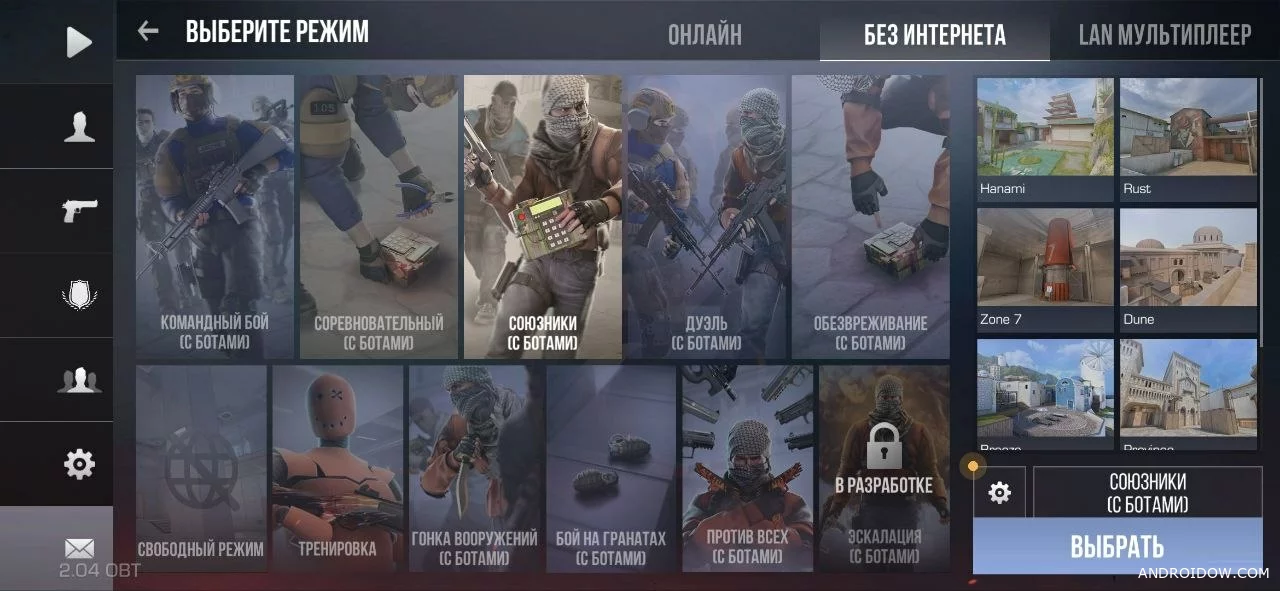
Task: Choose the КОМАНДНЫЙ БОЙ mode card
Action: (x=215, y=217)
